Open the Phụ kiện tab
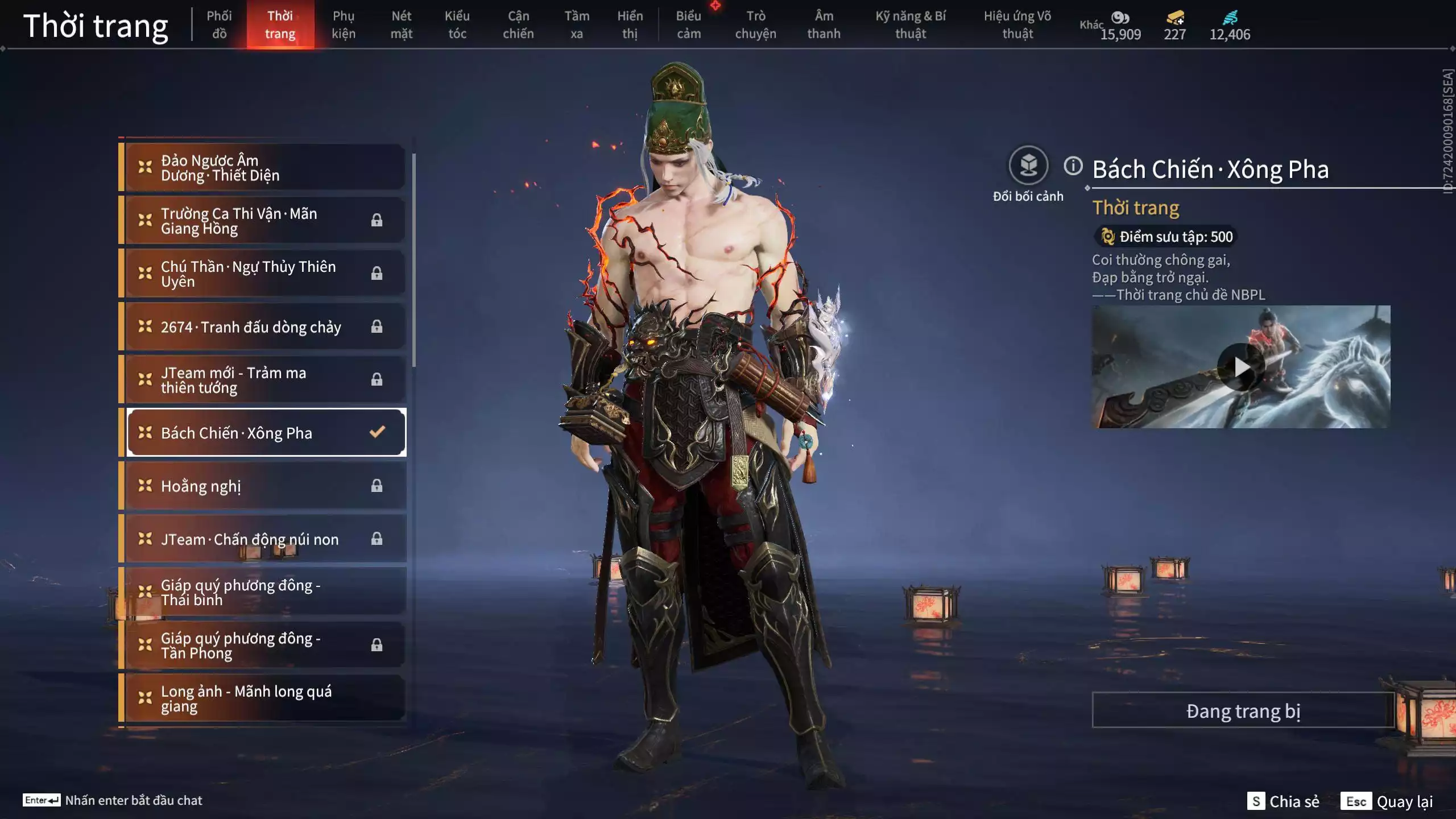This screenshot has height=819, width=1456. pyautogui.click(x=344, y=25)
